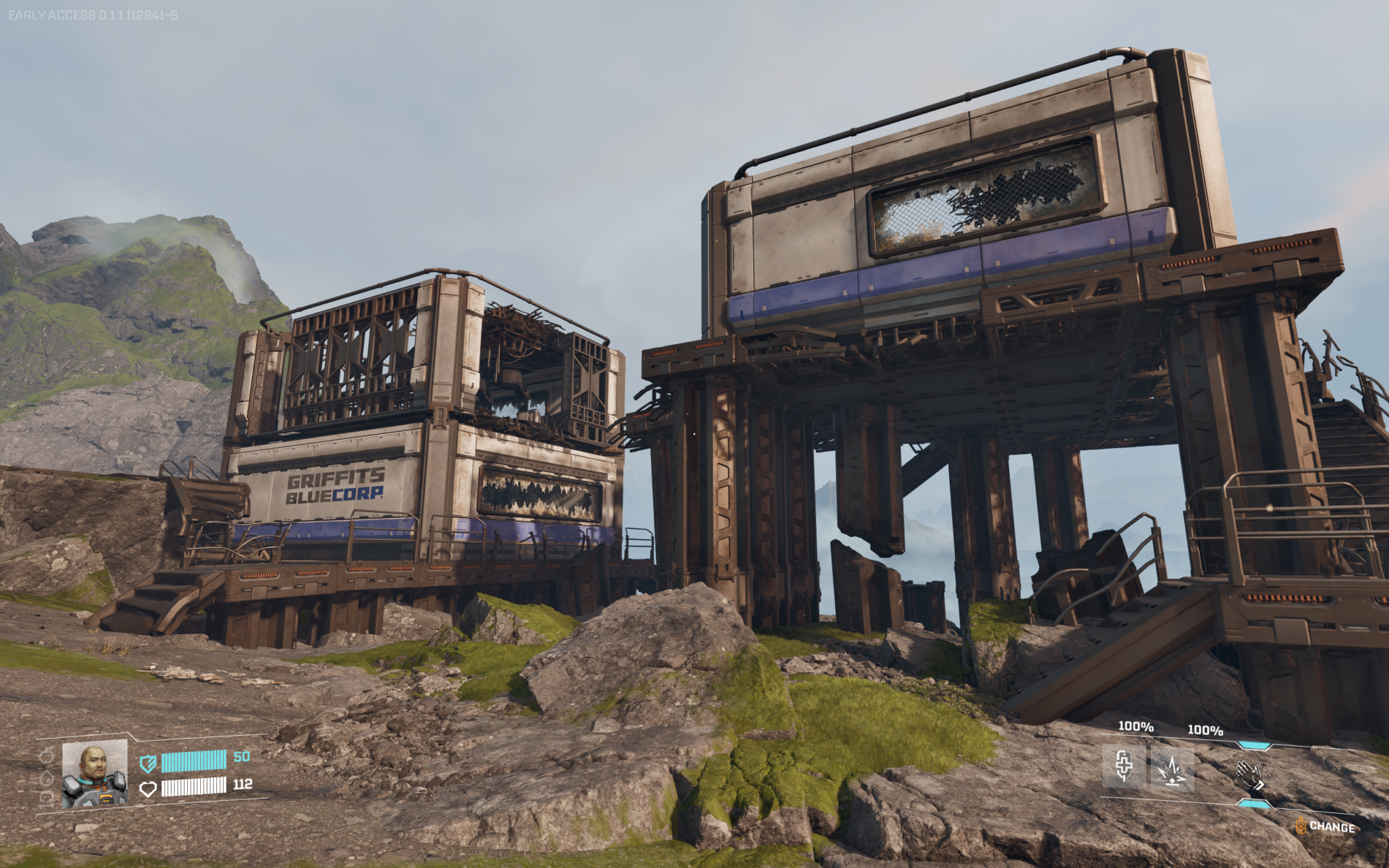Screen dimensions: 1389x868
Task: Select the lower cyan weapon slot indicator
Action: (1254, 804)
